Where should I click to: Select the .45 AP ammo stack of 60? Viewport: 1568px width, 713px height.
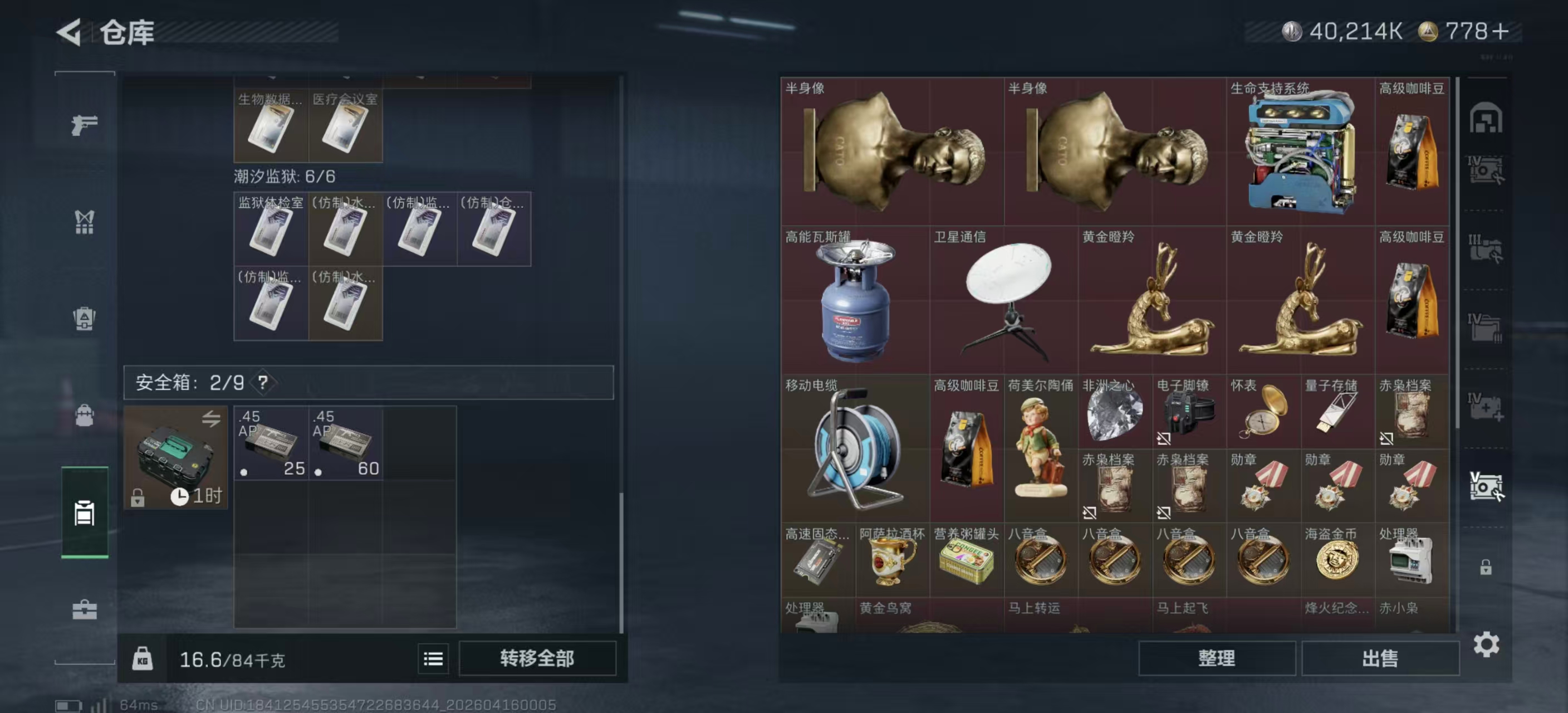coord(346,445)
